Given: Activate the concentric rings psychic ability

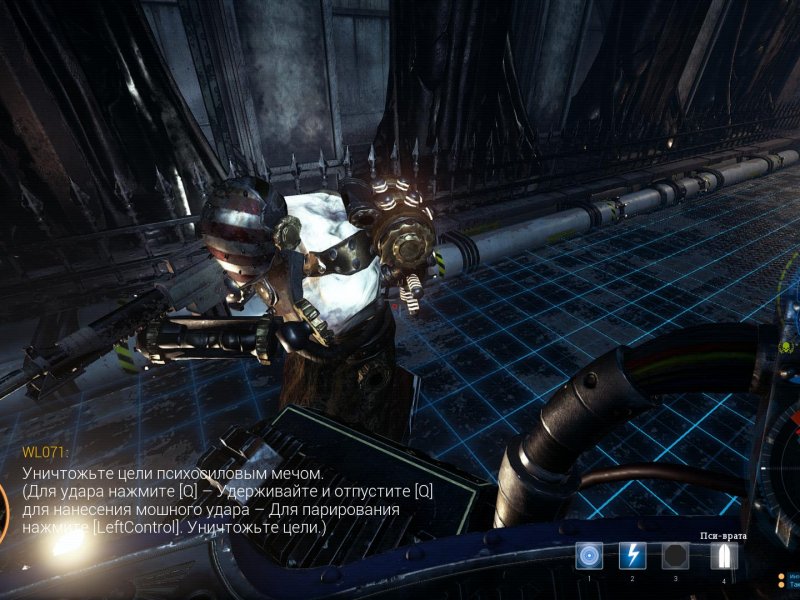Looking at the screenshot, I should [589, 555].
